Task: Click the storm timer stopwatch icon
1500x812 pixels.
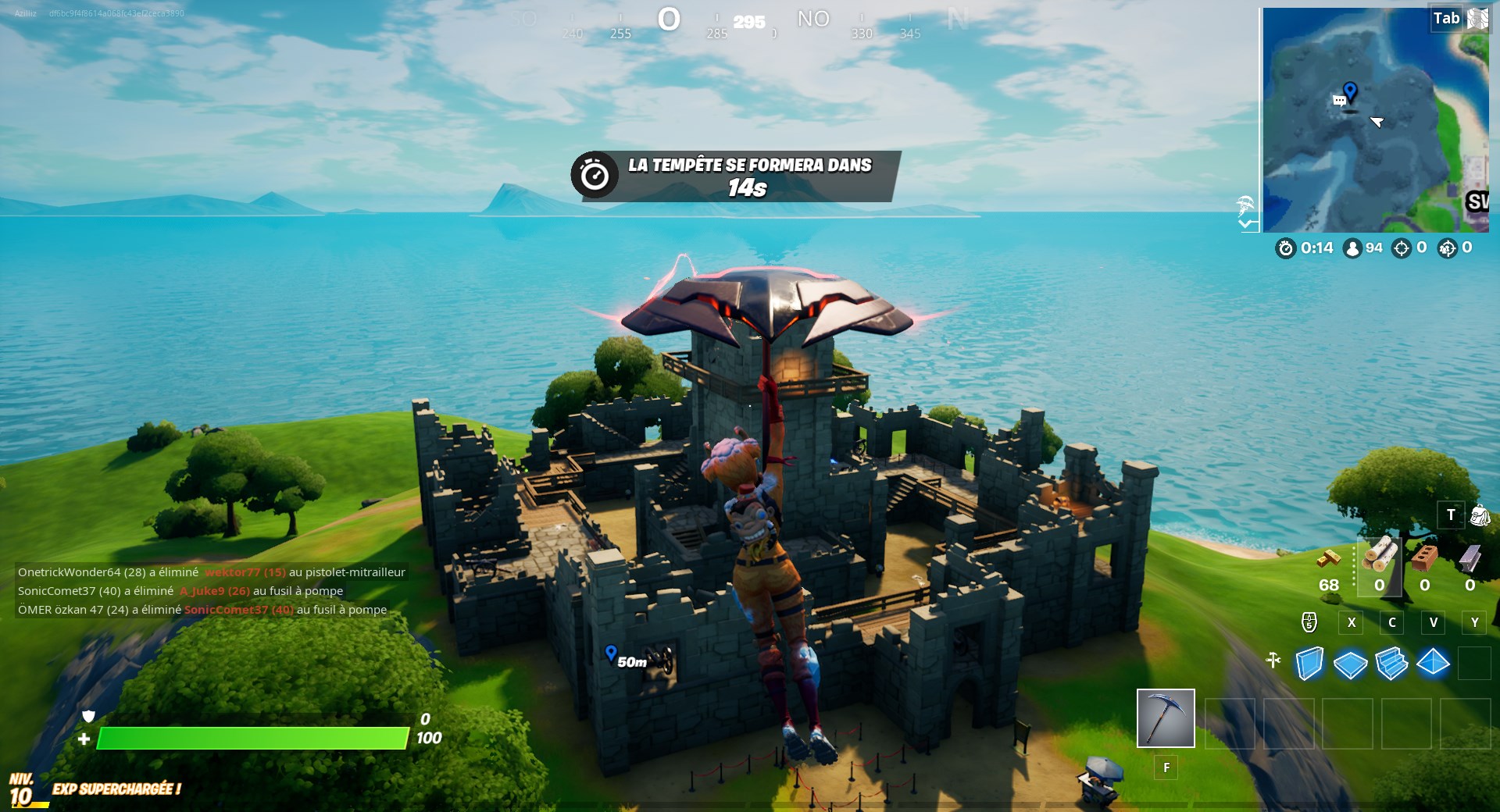Action: 1287,248
